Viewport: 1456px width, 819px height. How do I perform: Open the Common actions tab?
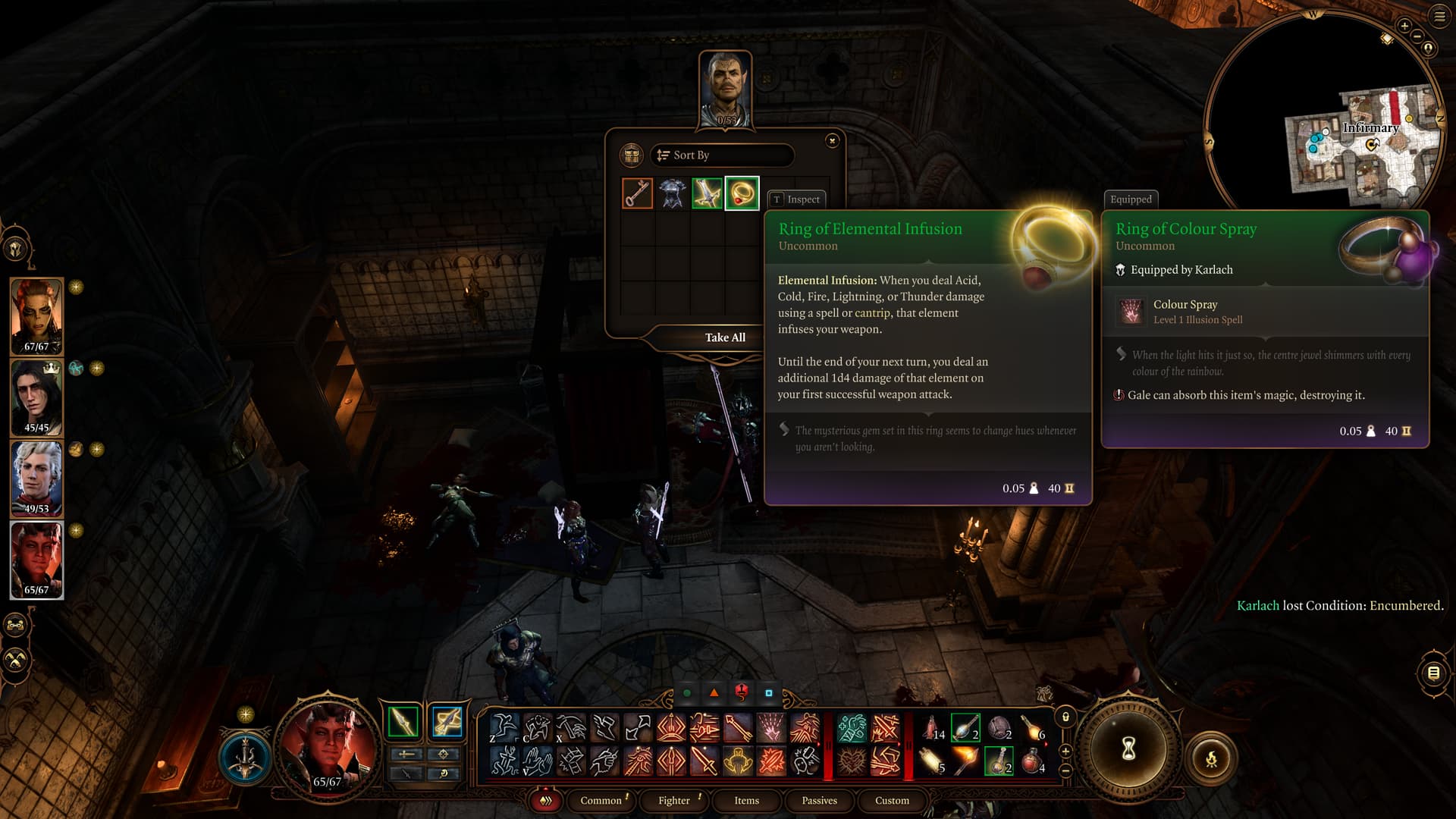(601, 800)
